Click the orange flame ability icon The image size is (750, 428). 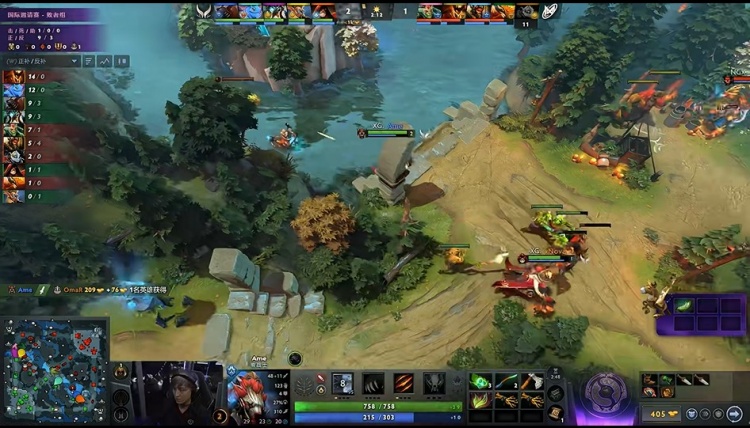click(404, 383)
